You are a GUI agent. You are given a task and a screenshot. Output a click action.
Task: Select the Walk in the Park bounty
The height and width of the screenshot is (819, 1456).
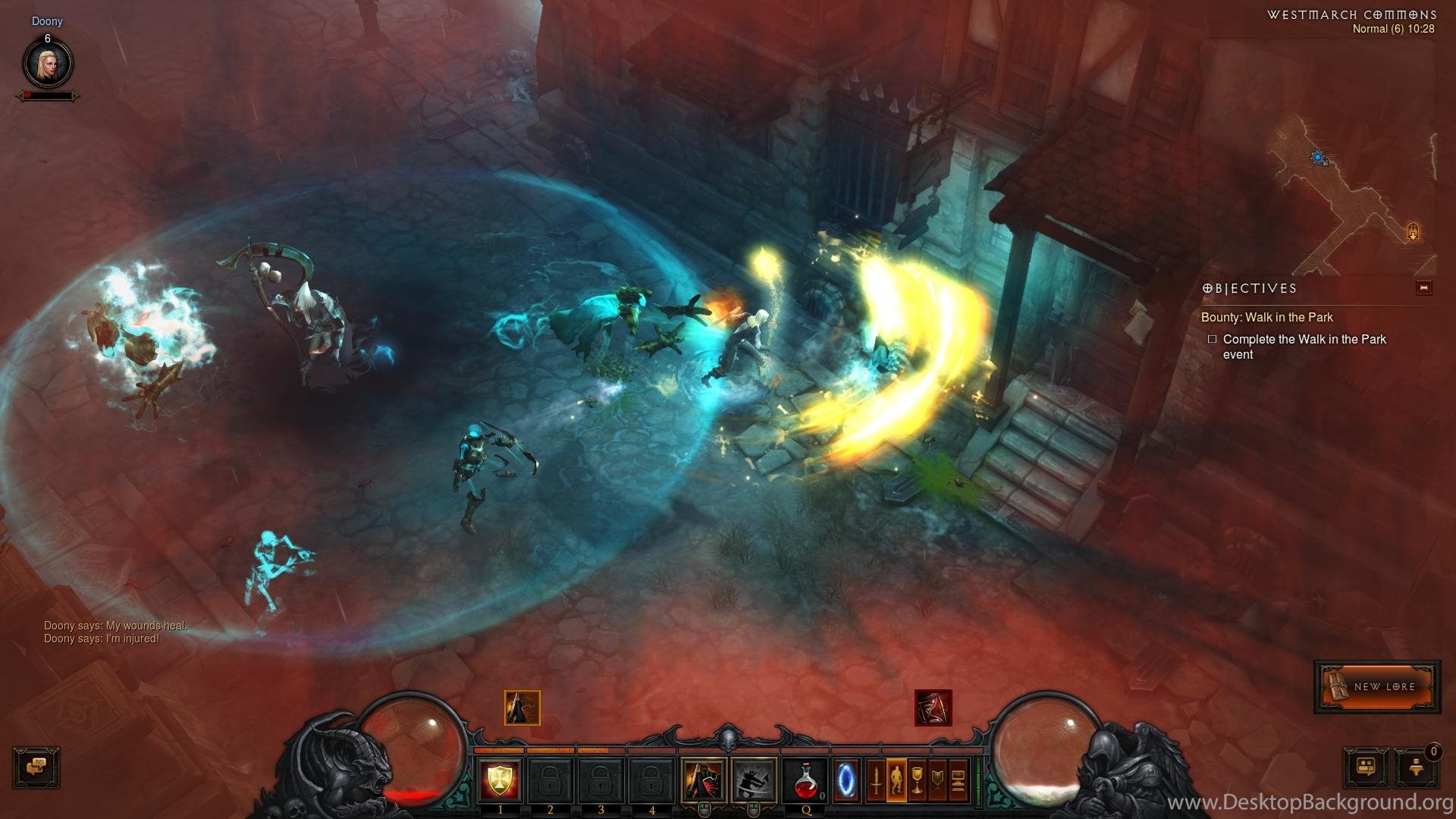click(1266, 318)
